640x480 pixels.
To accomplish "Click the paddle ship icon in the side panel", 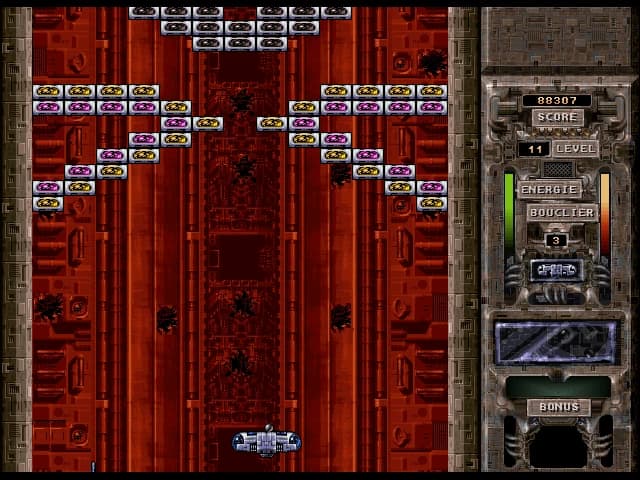I will coord(556,270).
